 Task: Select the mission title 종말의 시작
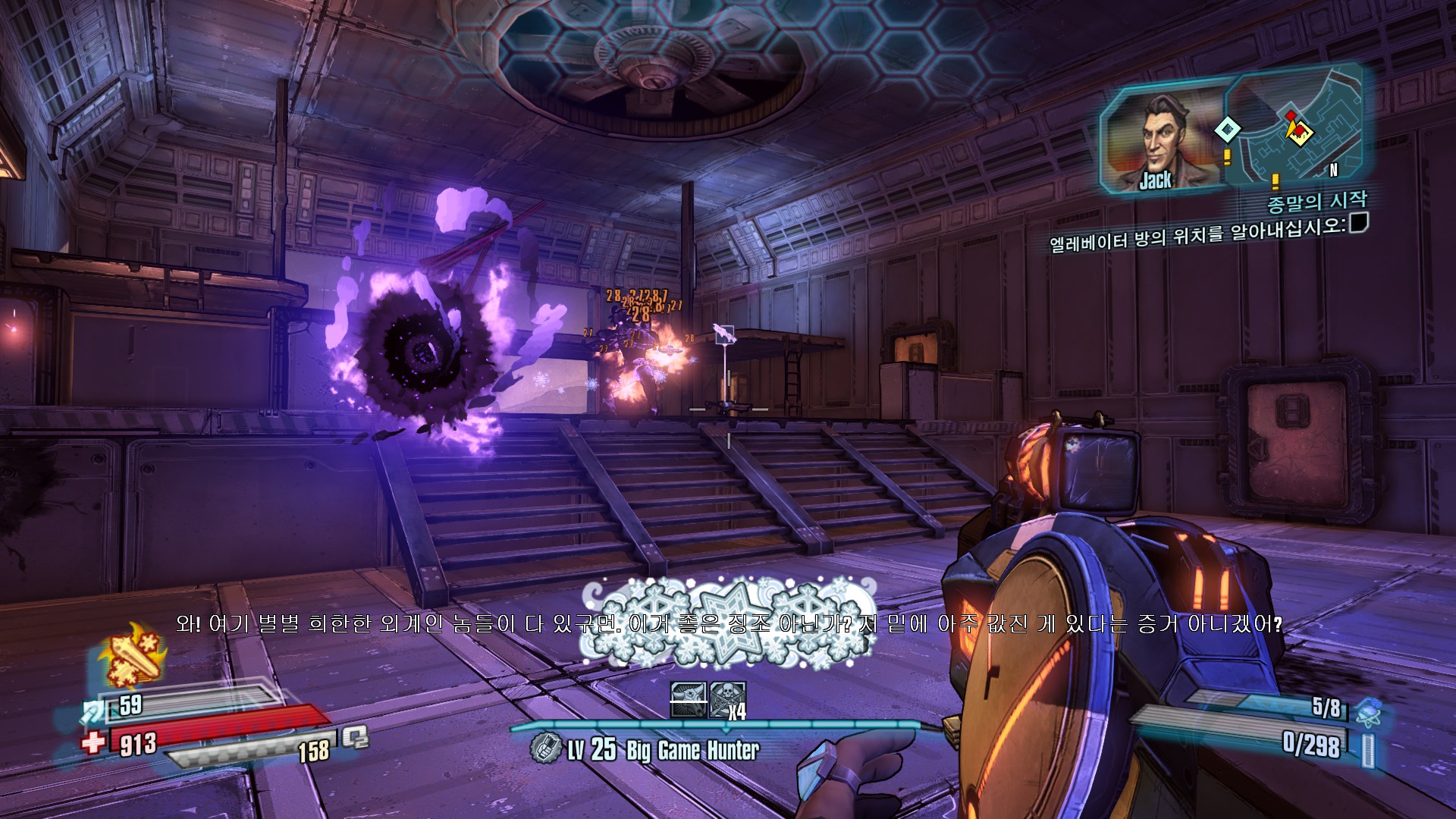pos(1316,202)
